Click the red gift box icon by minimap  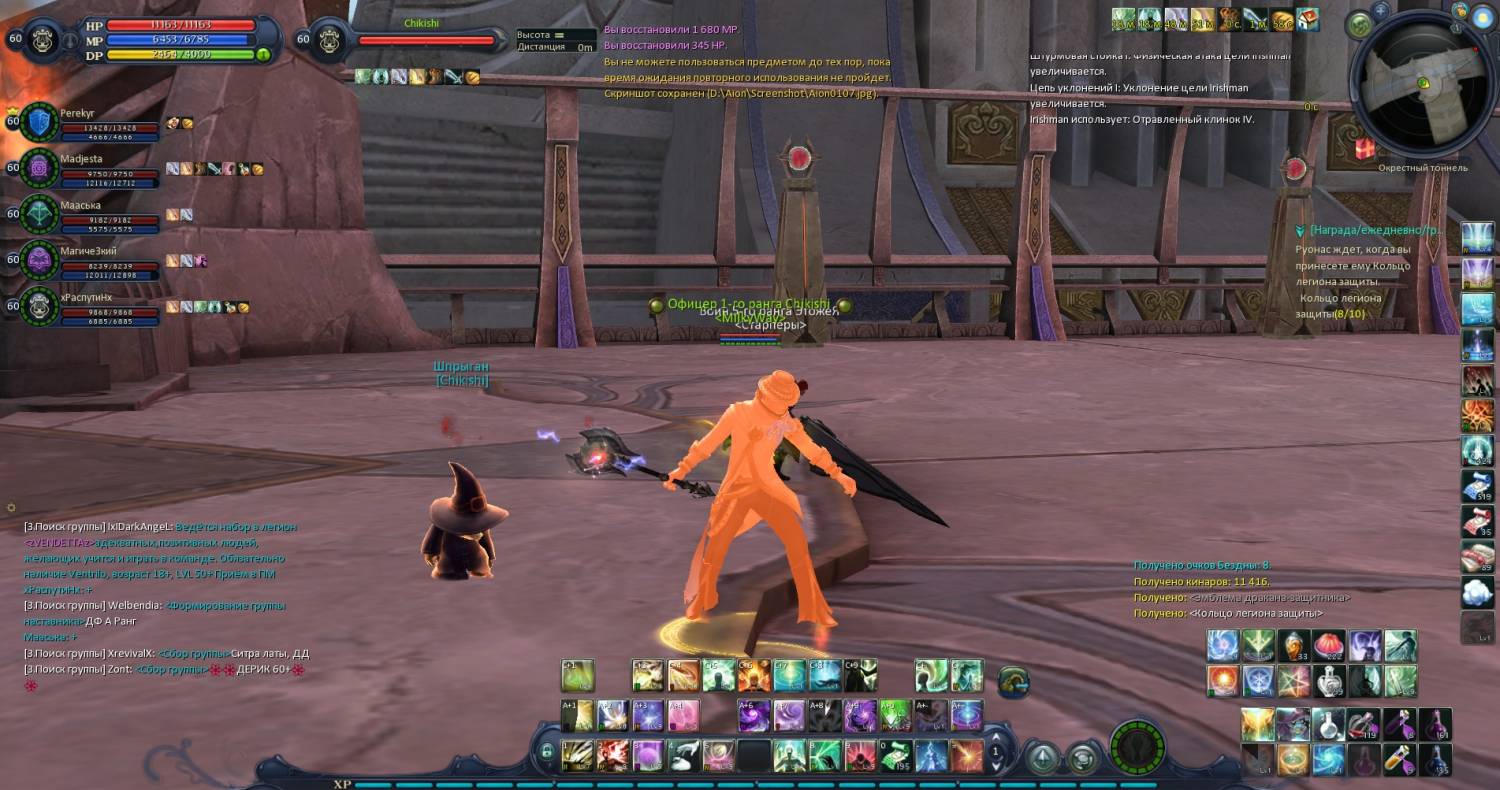(1364, 148)
